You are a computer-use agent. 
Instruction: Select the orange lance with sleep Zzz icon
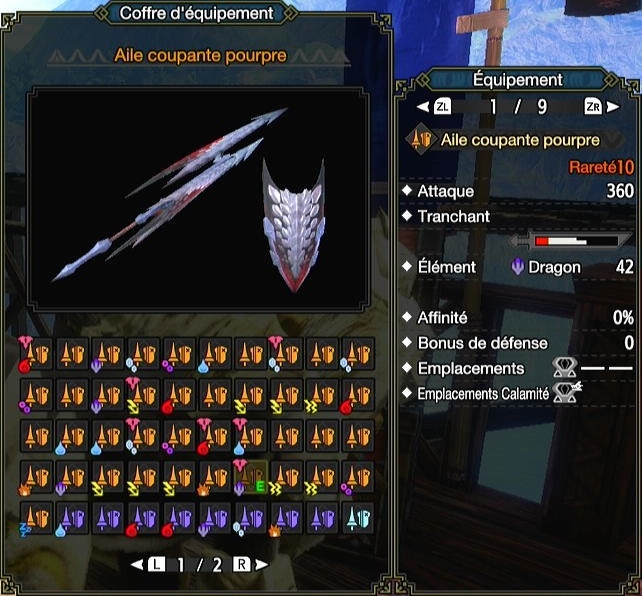point(34,517)
